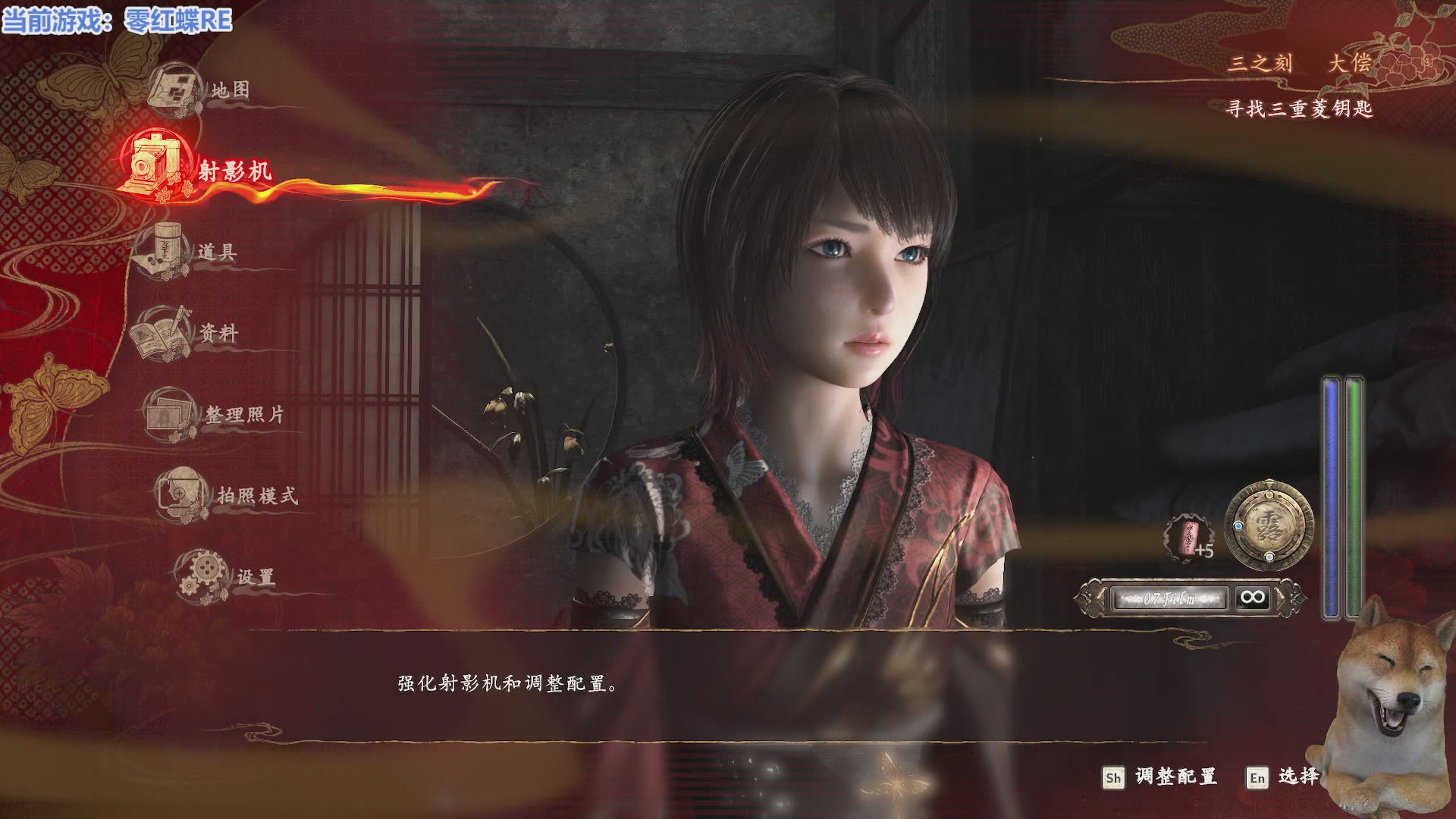Click the 07 Film type selector
The height and width of the screenshot is (819, 1456).
click(x=1169, y=598)
